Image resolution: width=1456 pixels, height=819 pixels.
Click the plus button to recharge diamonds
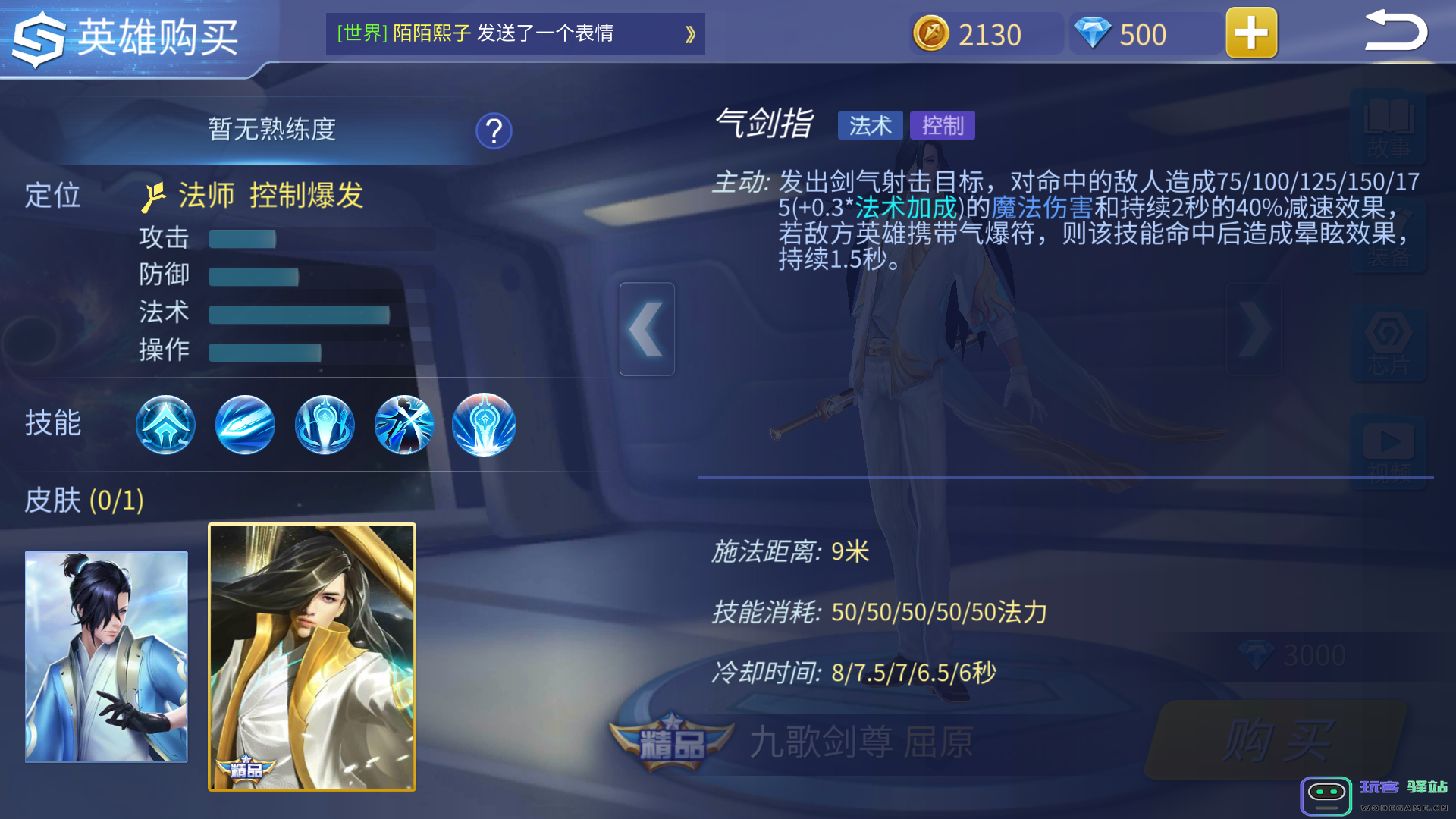click(1251, 33)
